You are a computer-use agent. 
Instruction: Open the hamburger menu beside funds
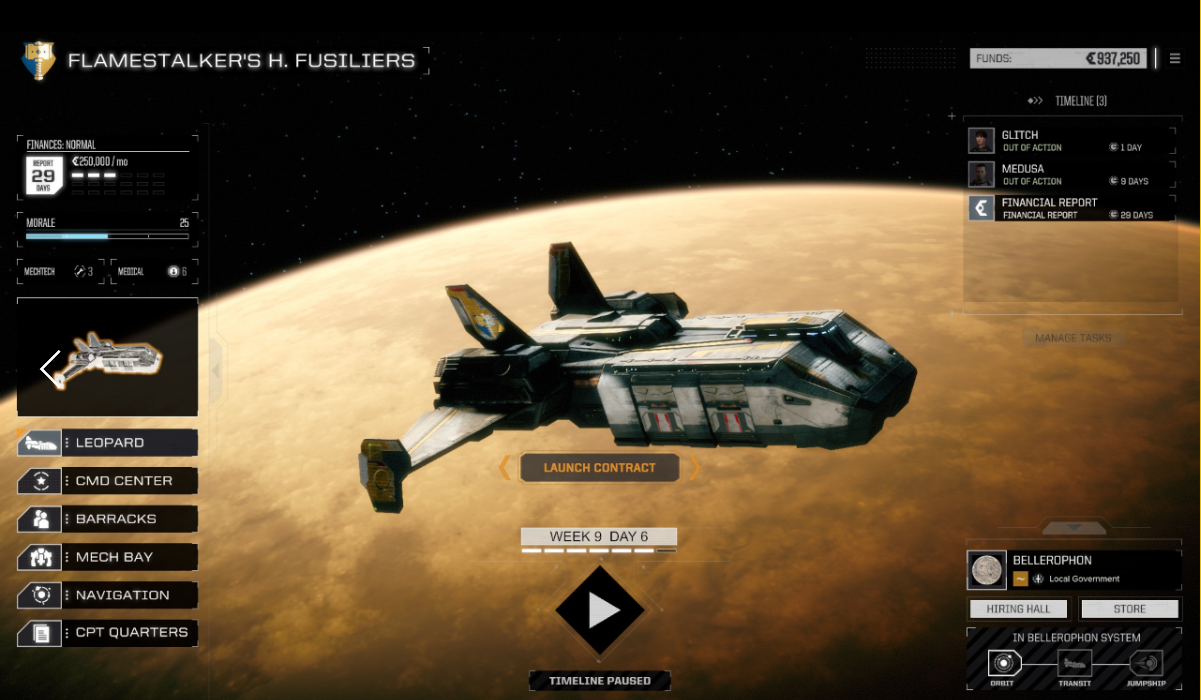pyautogui.click(x=1175, y=59)
